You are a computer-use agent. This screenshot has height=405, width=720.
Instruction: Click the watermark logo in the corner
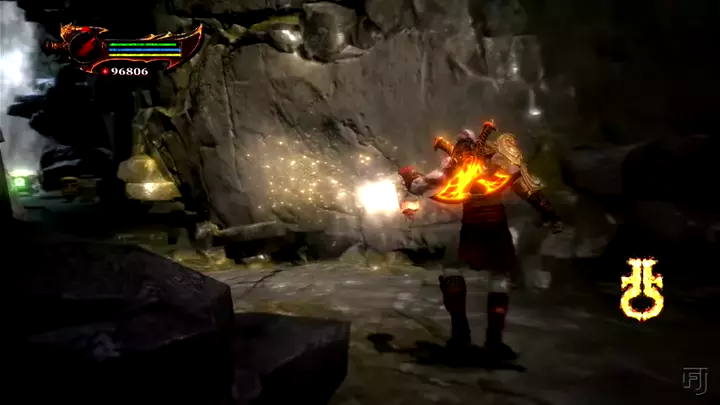click(x=694, y=380)
